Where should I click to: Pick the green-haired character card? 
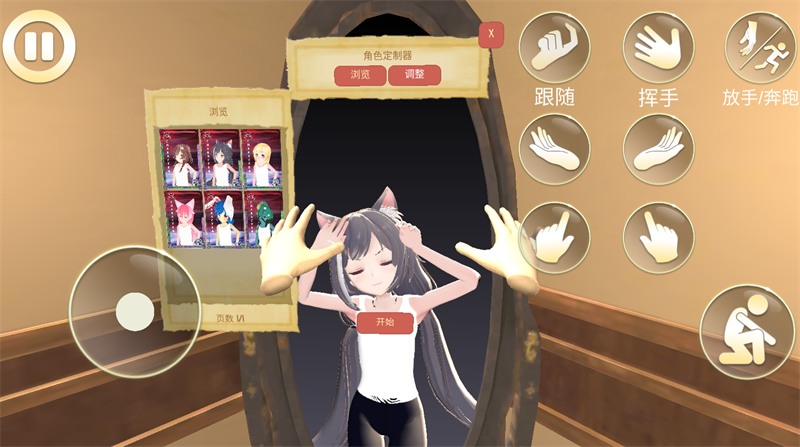(261, 219)
